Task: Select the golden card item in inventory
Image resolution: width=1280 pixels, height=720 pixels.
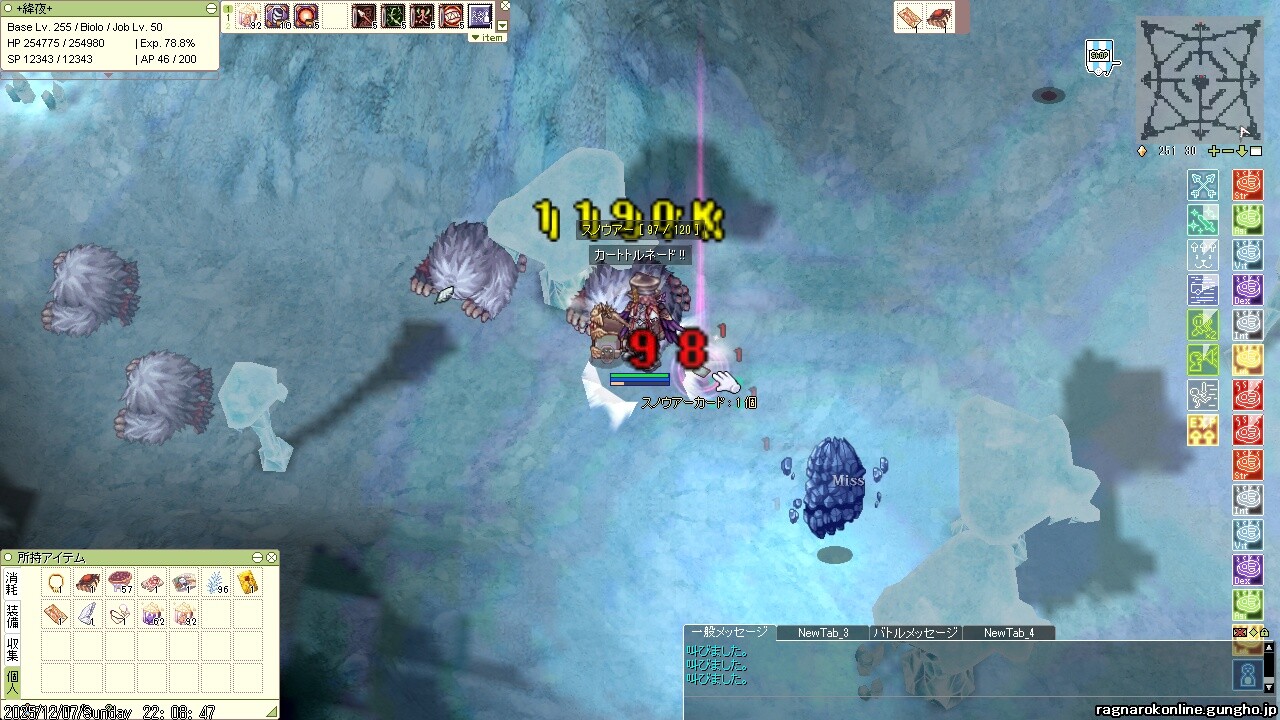Action: tap(248, 582)
